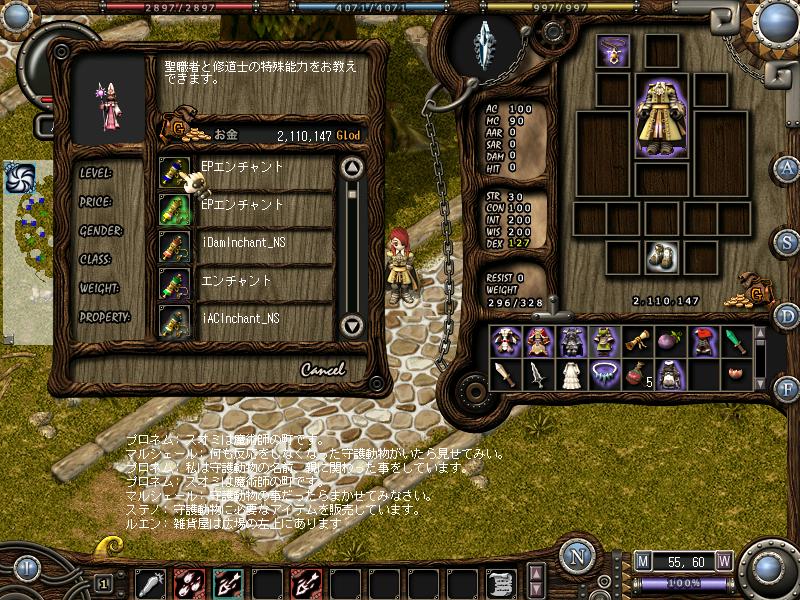Select the equipped boots slot
The height and width of the screenshot is (600, 800).
click(x=660, y=257)
